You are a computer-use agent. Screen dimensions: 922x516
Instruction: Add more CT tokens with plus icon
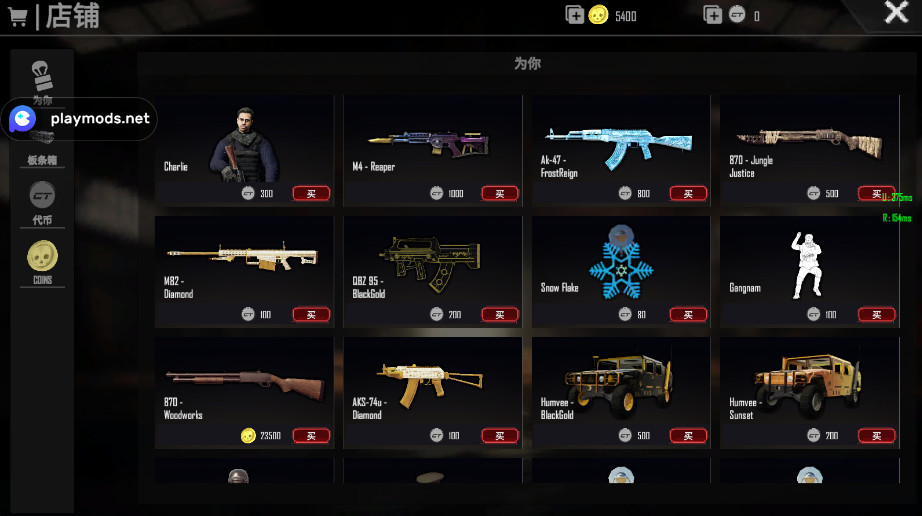[x=712, y=14]
